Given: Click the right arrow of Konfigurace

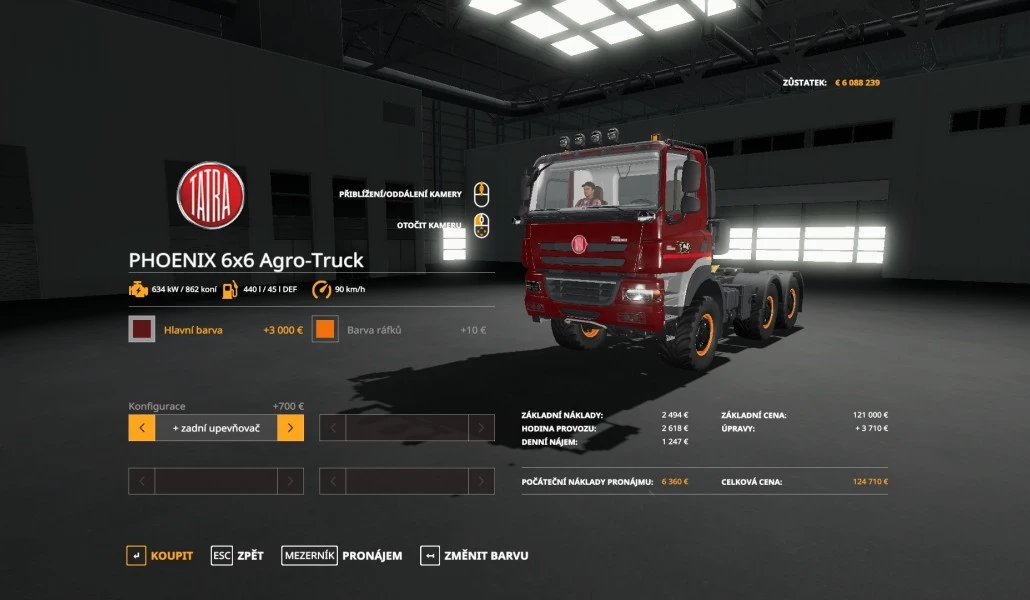Looking at the screenshot, I should 290,428.
